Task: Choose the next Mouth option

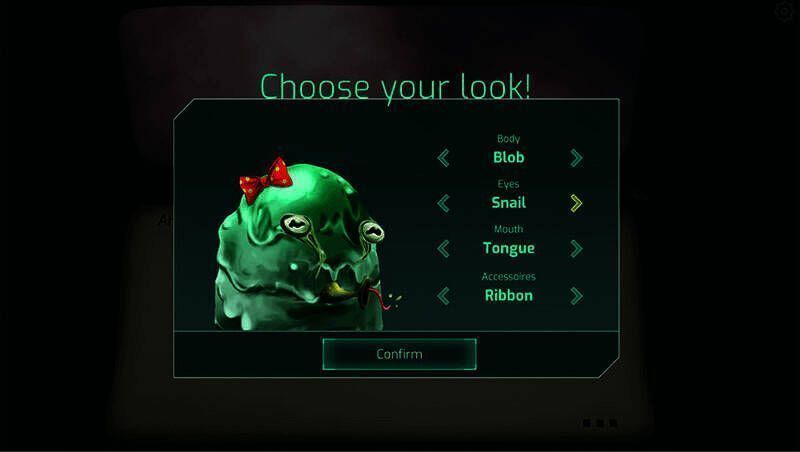Action: pyautogui.click(x=576, y=248)
